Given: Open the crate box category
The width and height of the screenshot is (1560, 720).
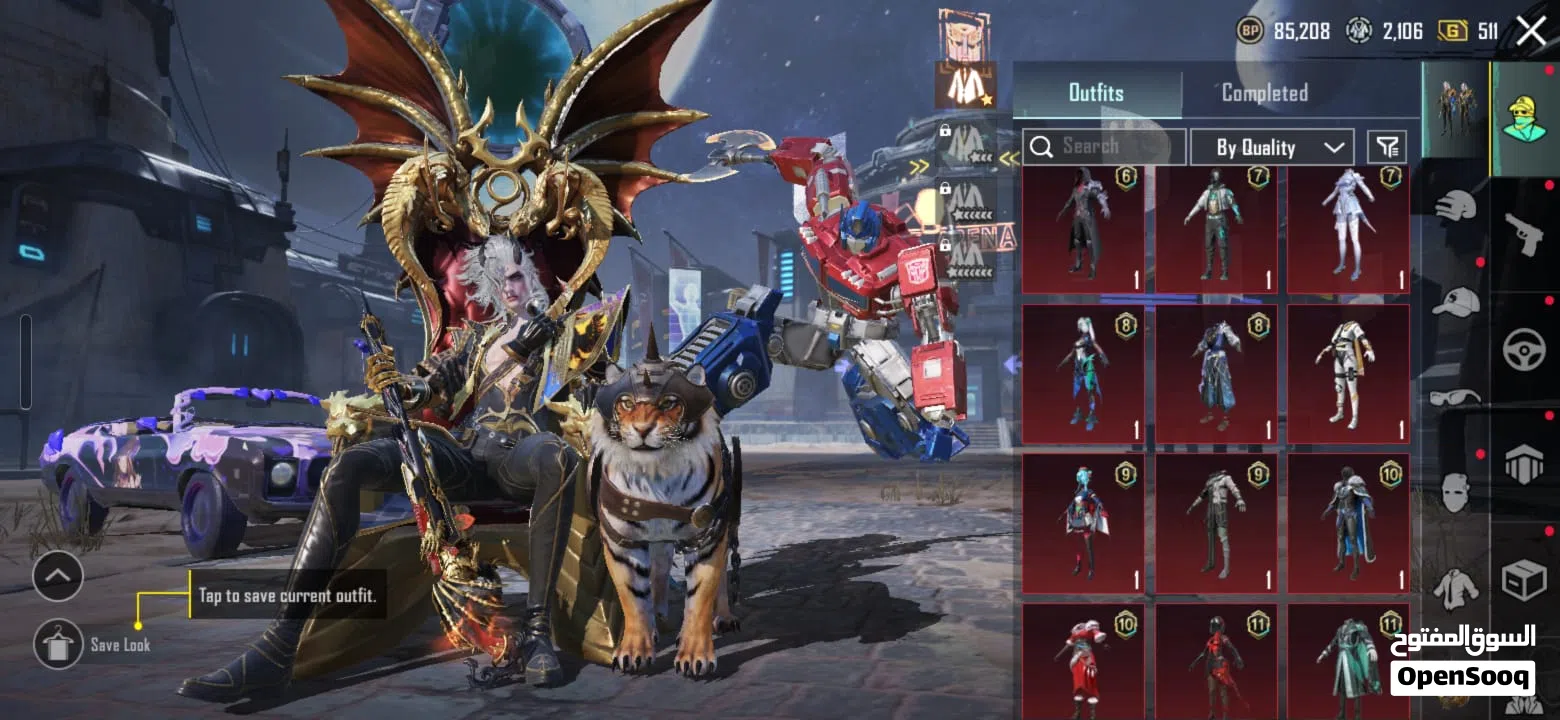Looking at the screenshot, I should [x=1524, y=580].
